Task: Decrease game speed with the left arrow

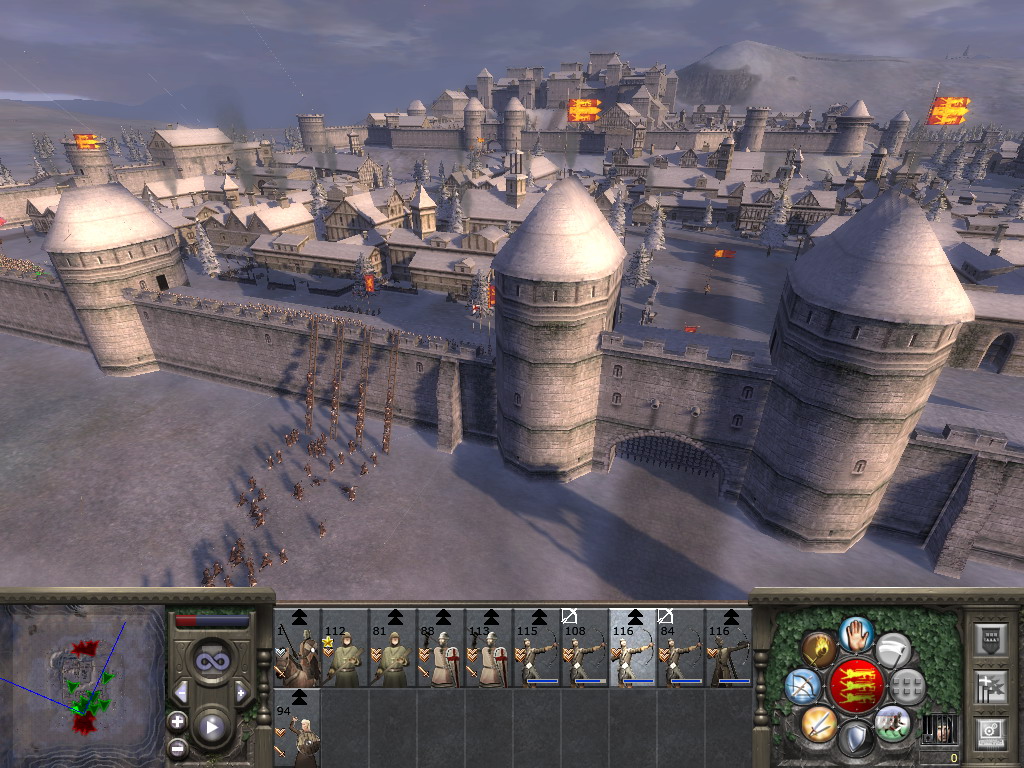Action: (x=182, y=692)
